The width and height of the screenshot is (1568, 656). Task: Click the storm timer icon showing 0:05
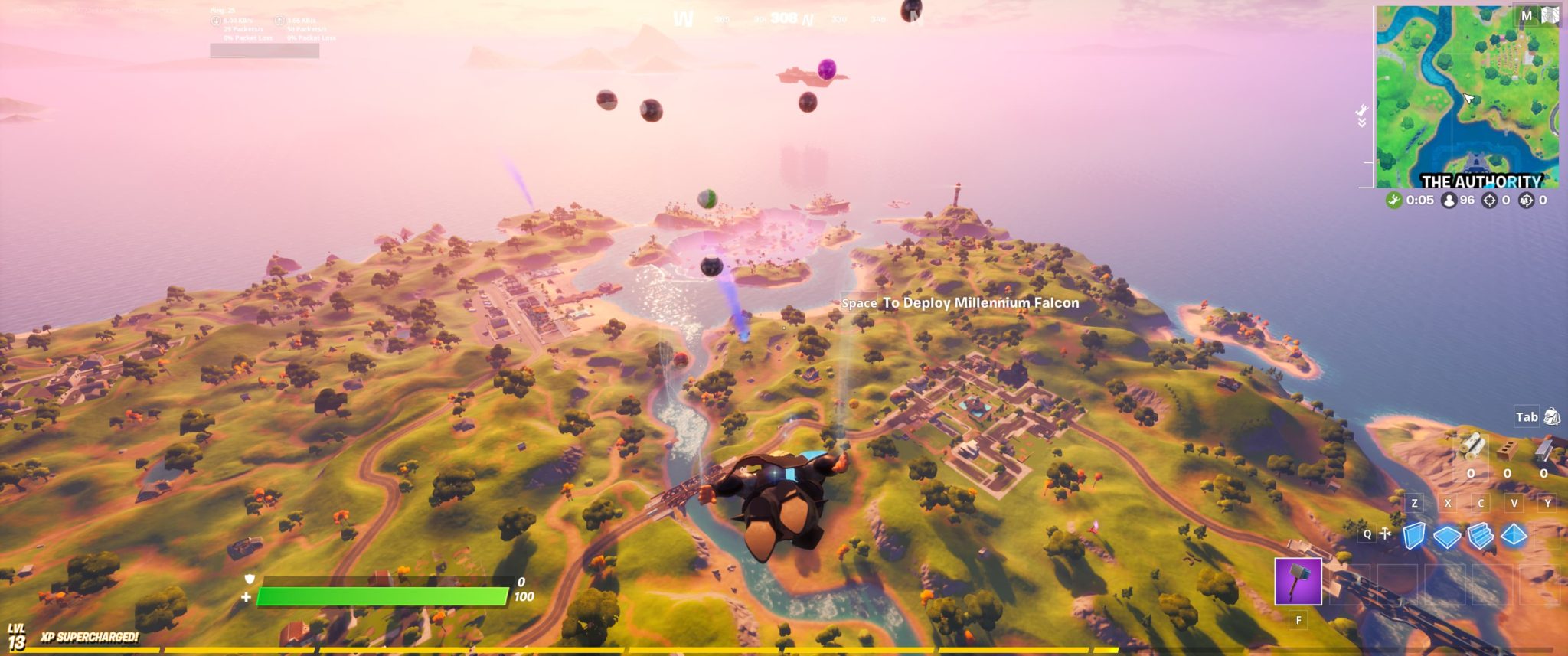[x=1395, y=200]
